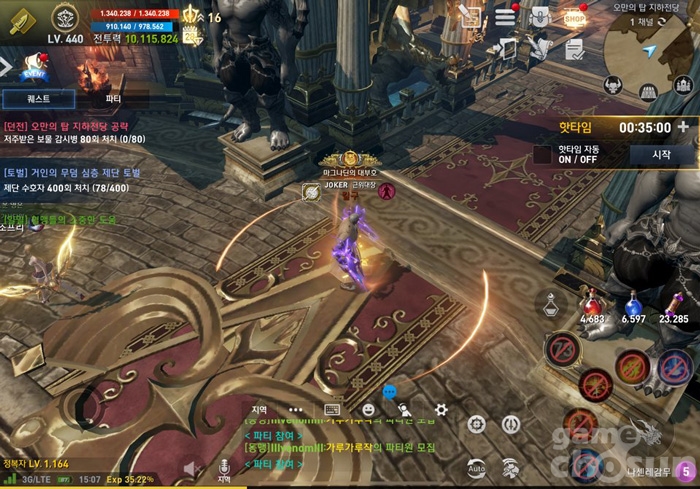Click the character portrait emblem above LV. 440
This screenshot has height=489, width=700.
tap(66, 16)
